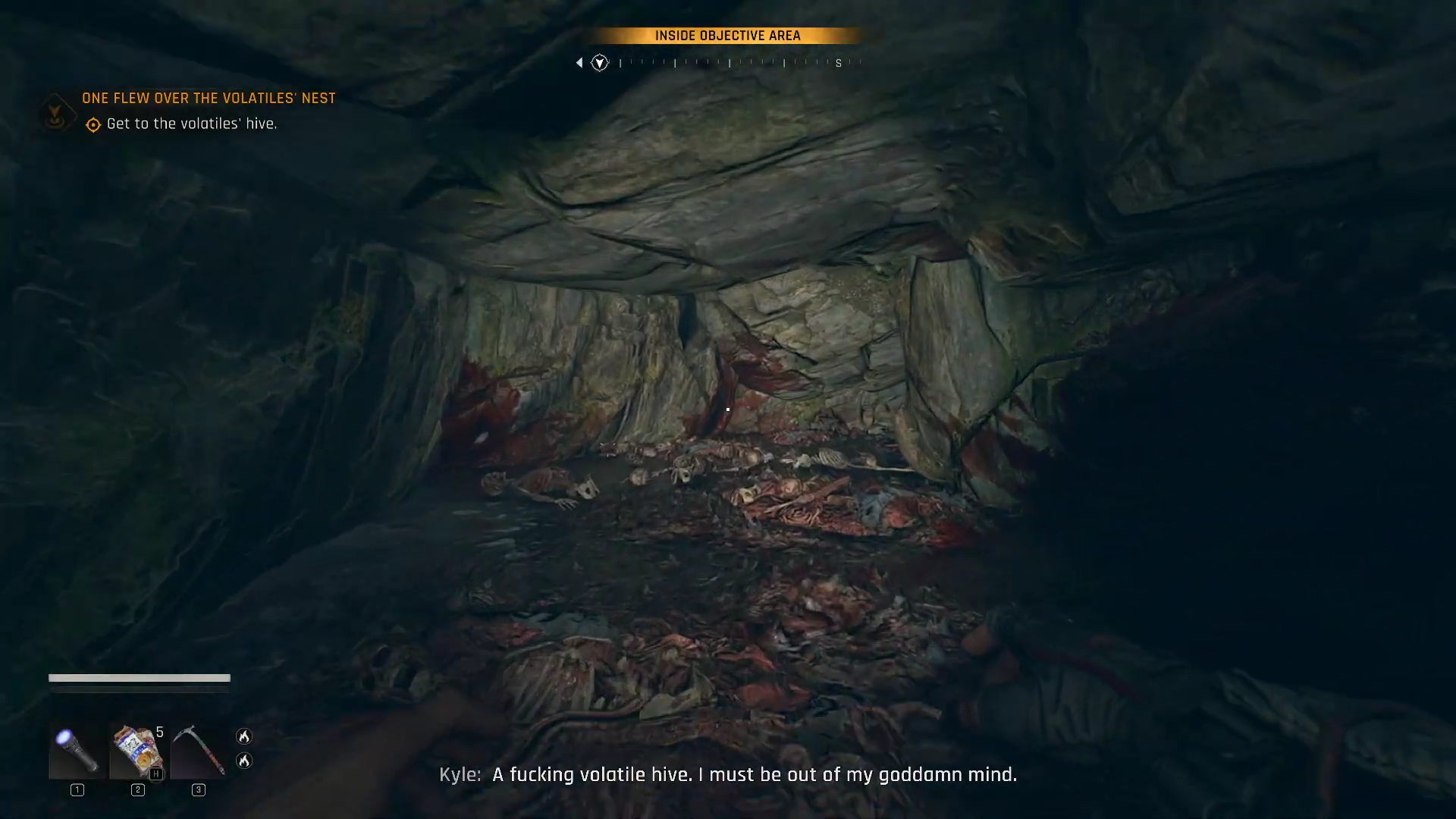Click the 'Get to the volatiles' hive' objective

click(191, 124)
